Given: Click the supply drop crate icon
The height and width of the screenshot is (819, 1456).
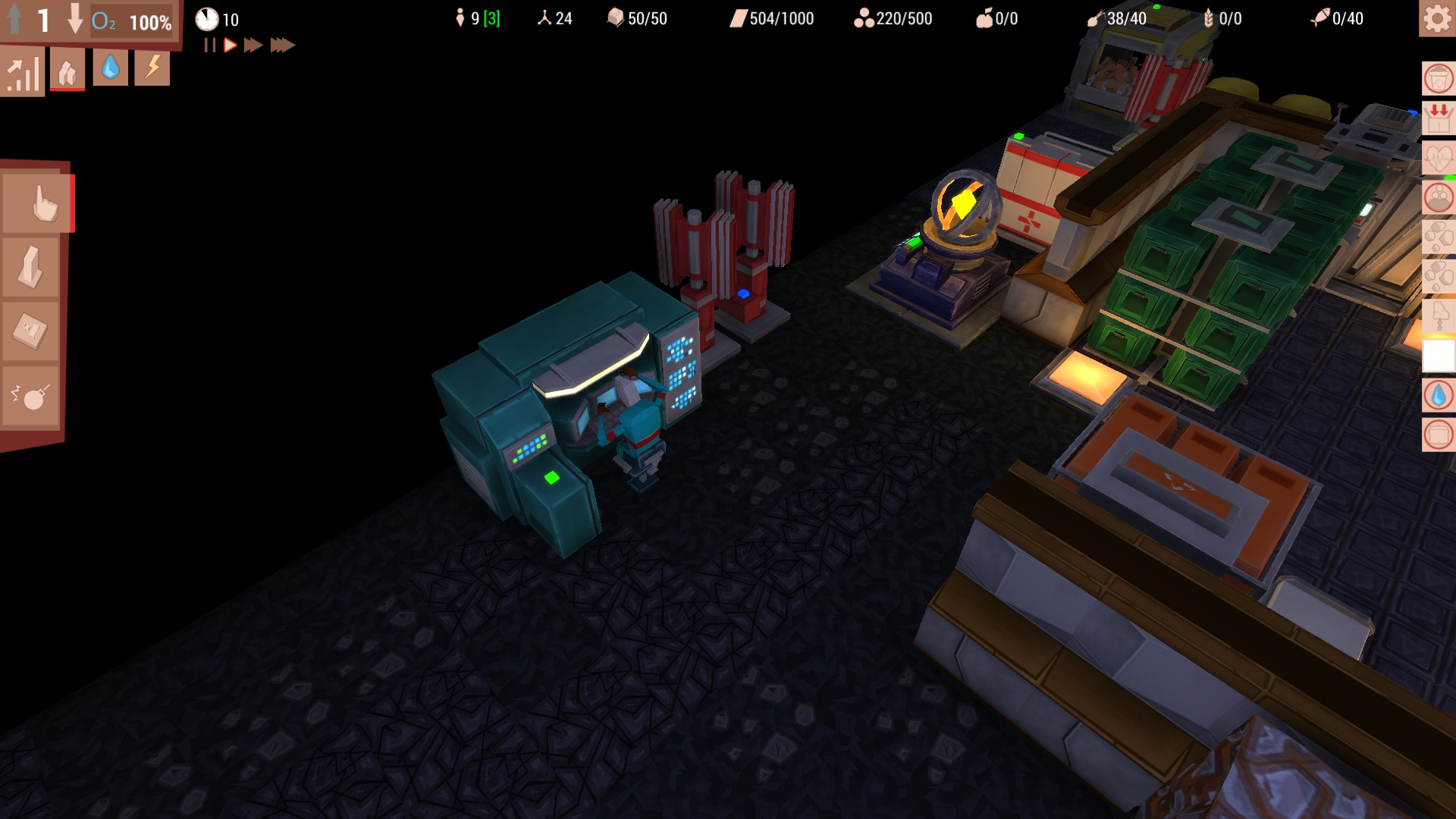Looking at the screenshot, I should (x=1436, y=118).
